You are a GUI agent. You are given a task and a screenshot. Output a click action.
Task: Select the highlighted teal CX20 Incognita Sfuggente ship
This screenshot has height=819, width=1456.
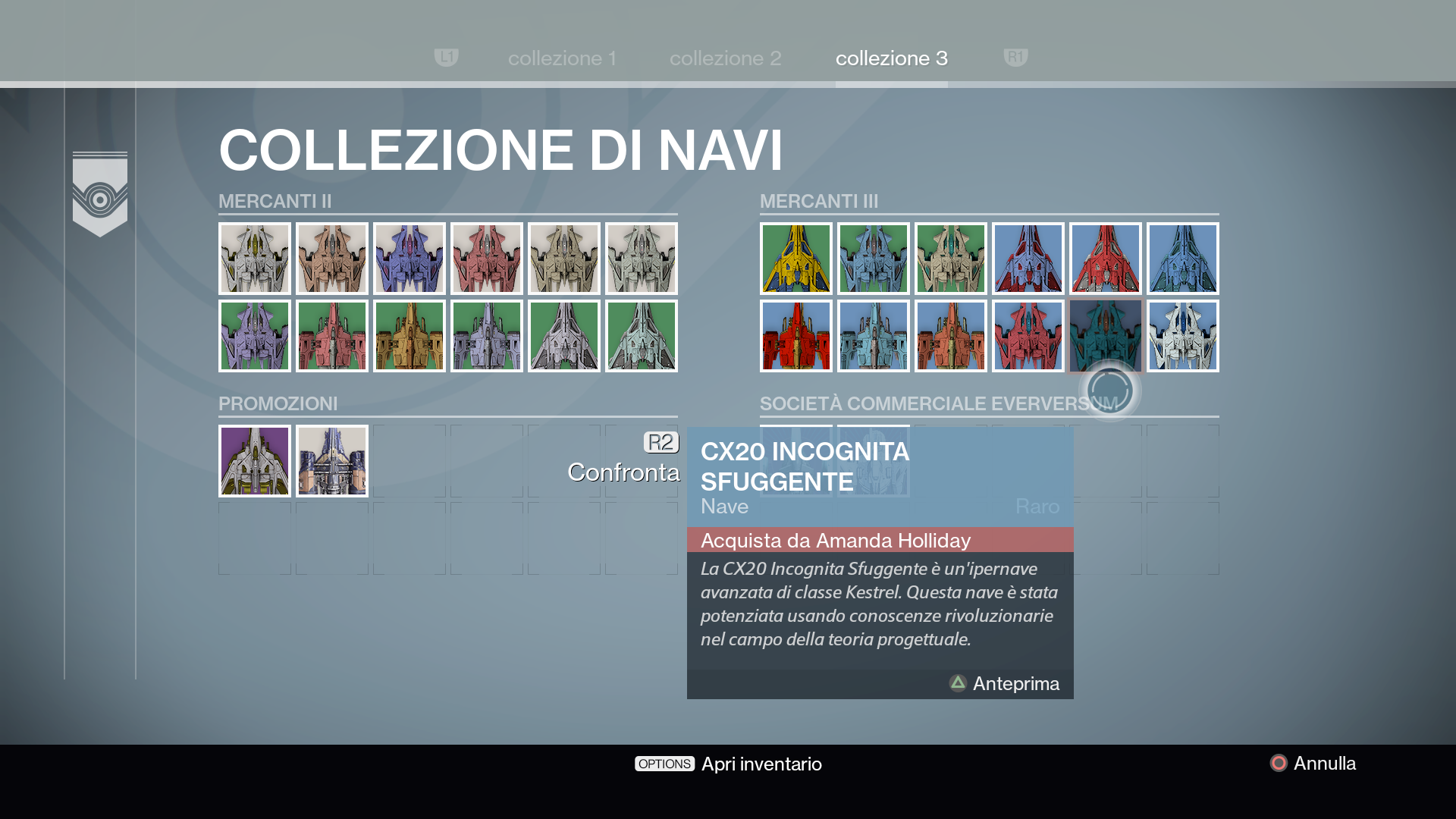pos(1106,336)
